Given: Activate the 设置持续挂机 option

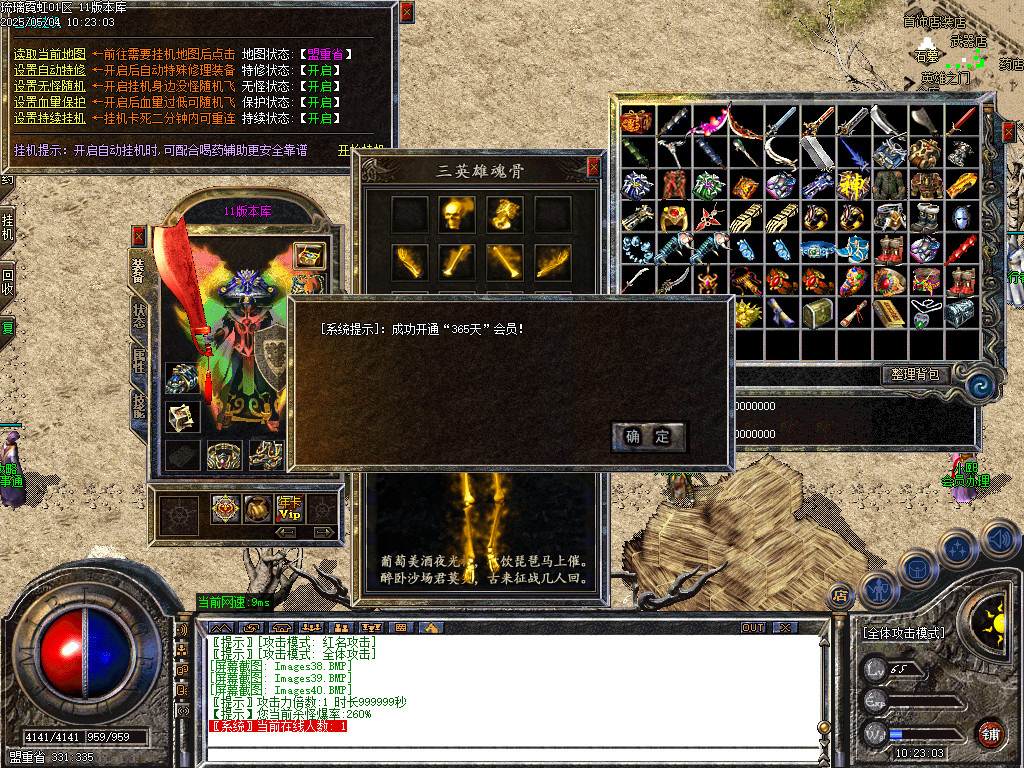Looking at the screenshot, I should [49, 118].
